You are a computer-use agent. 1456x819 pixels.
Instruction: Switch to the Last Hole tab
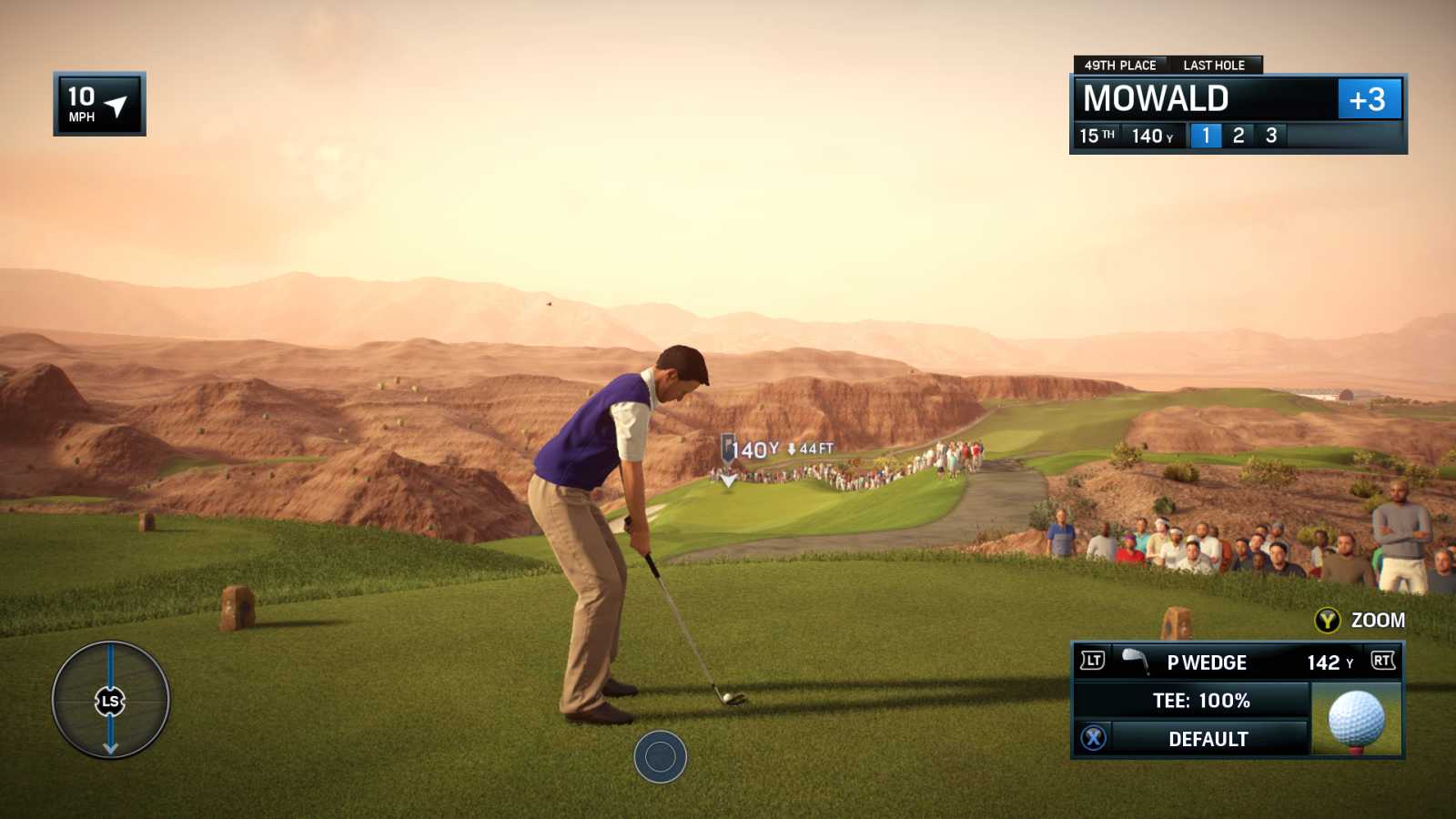(1213, 66)
